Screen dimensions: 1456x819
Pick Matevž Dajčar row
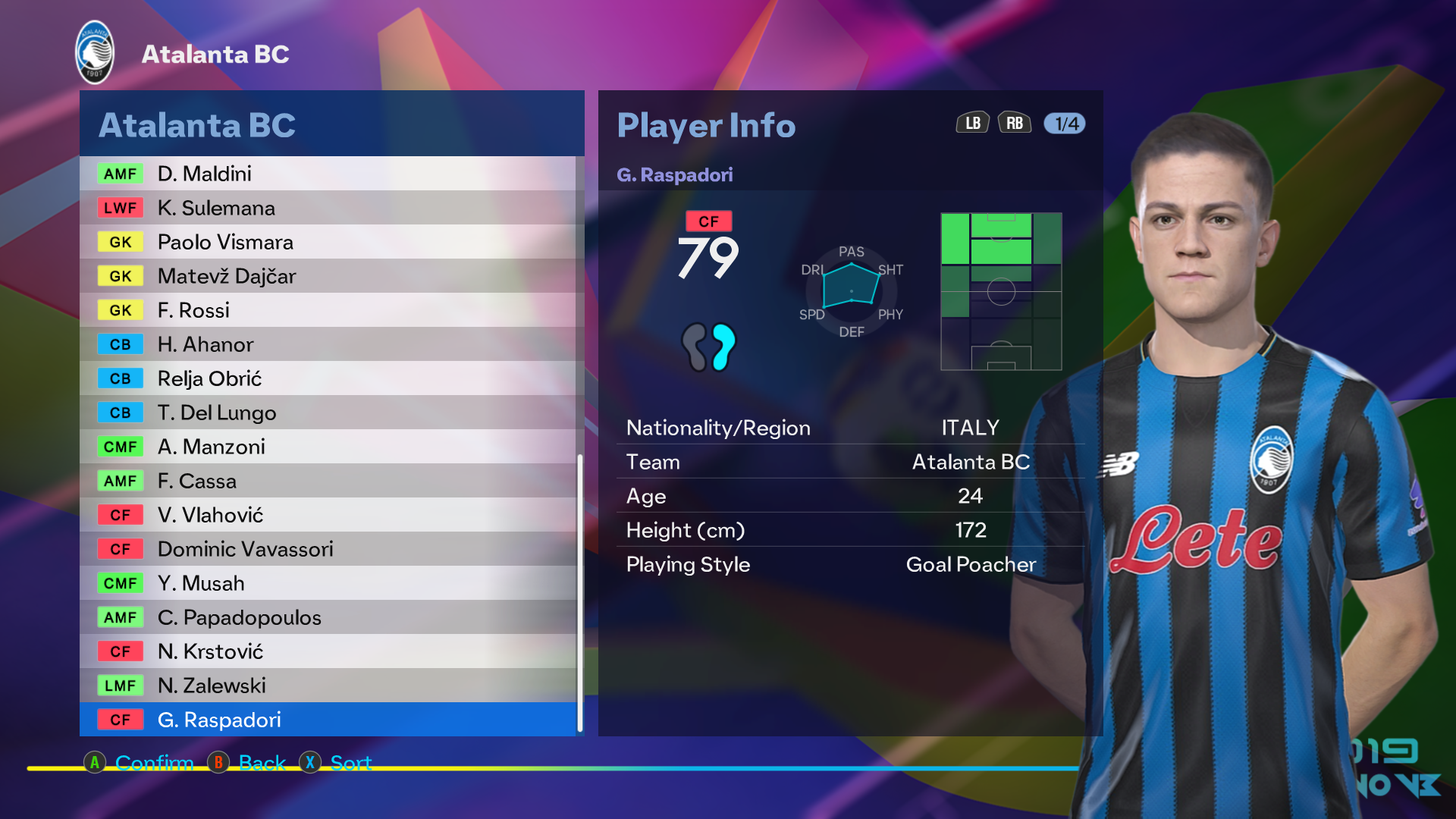pyautogui.click(x=328, y=276)
